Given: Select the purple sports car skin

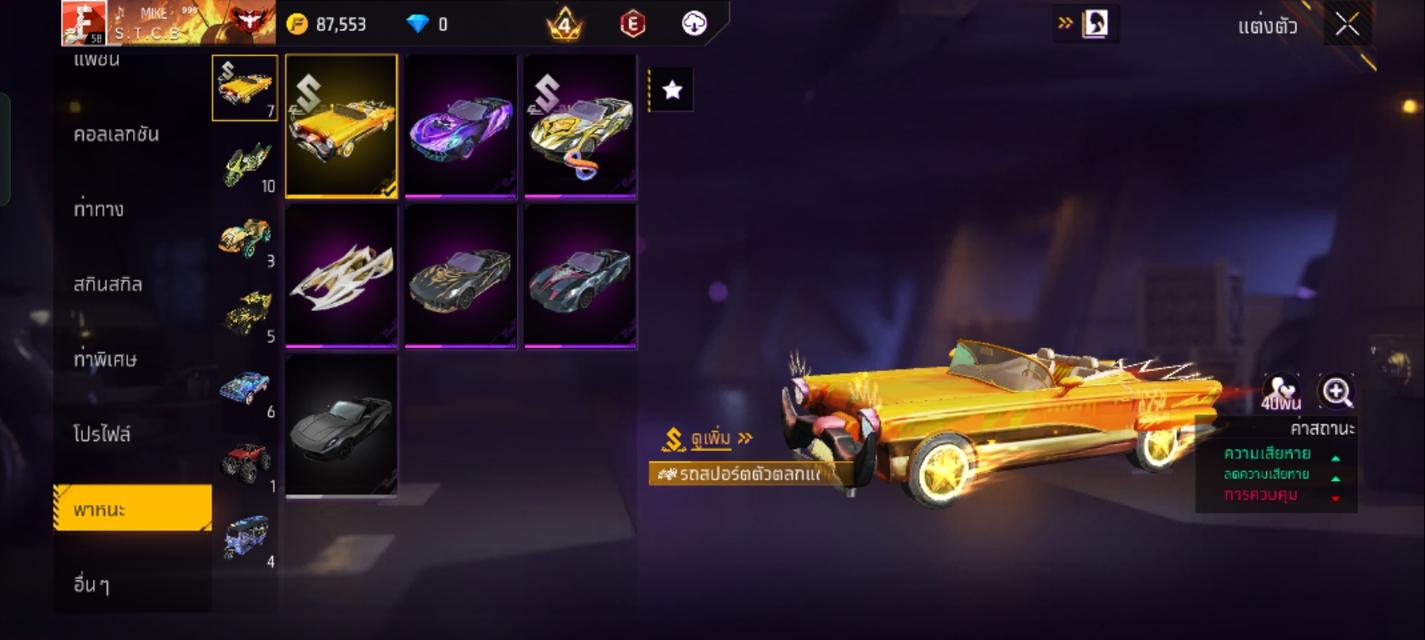Looking at the screenshot, I should (460, 126).
